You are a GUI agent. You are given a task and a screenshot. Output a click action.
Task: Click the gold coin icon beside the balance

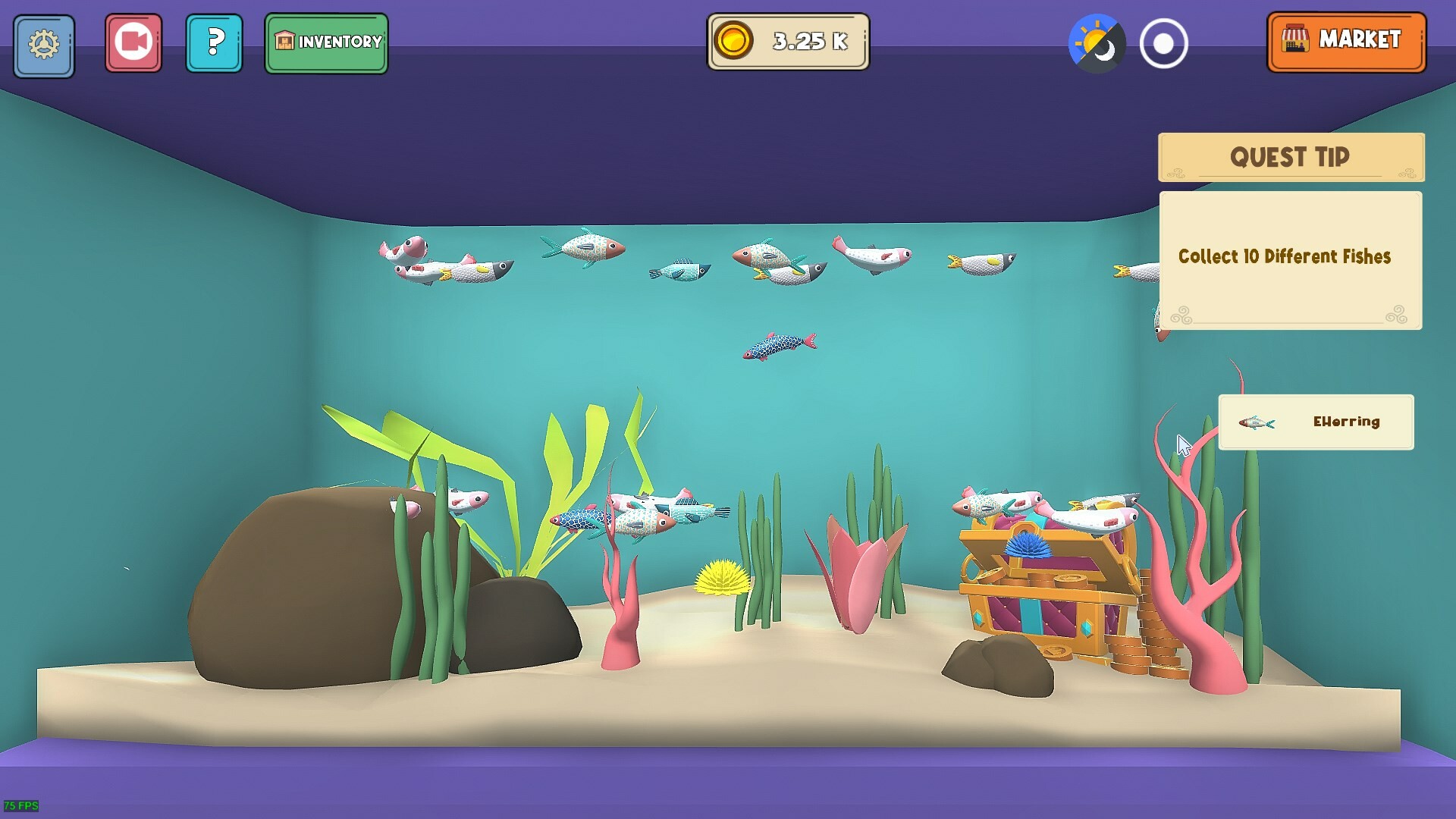tap(733, 42)
